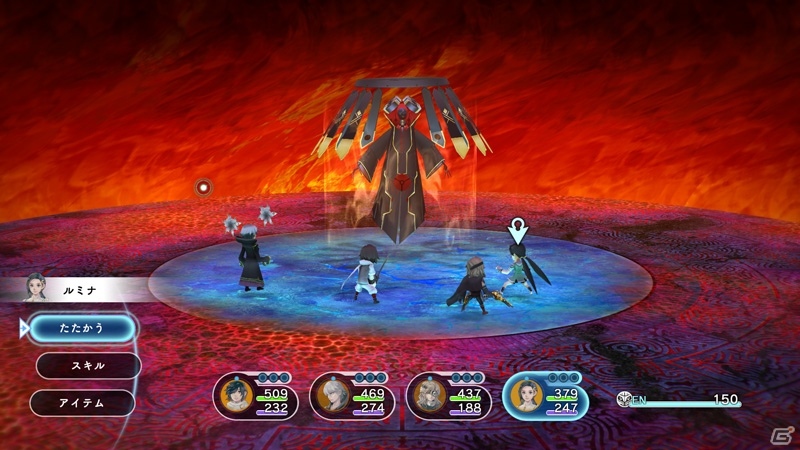Select the party member with 509 HP
This screenshot has height=450, width=800.
pos(254,396)
